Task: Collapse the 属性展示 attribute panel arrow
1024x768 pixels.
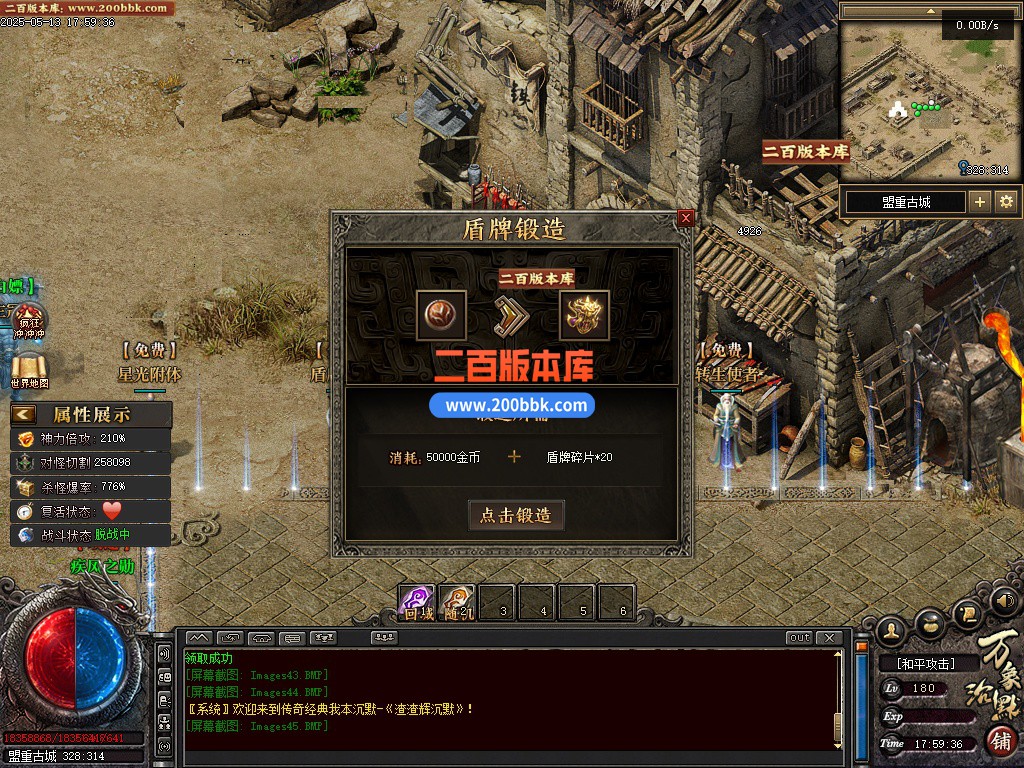Action: pyautogui.click(x=24, y=414)
